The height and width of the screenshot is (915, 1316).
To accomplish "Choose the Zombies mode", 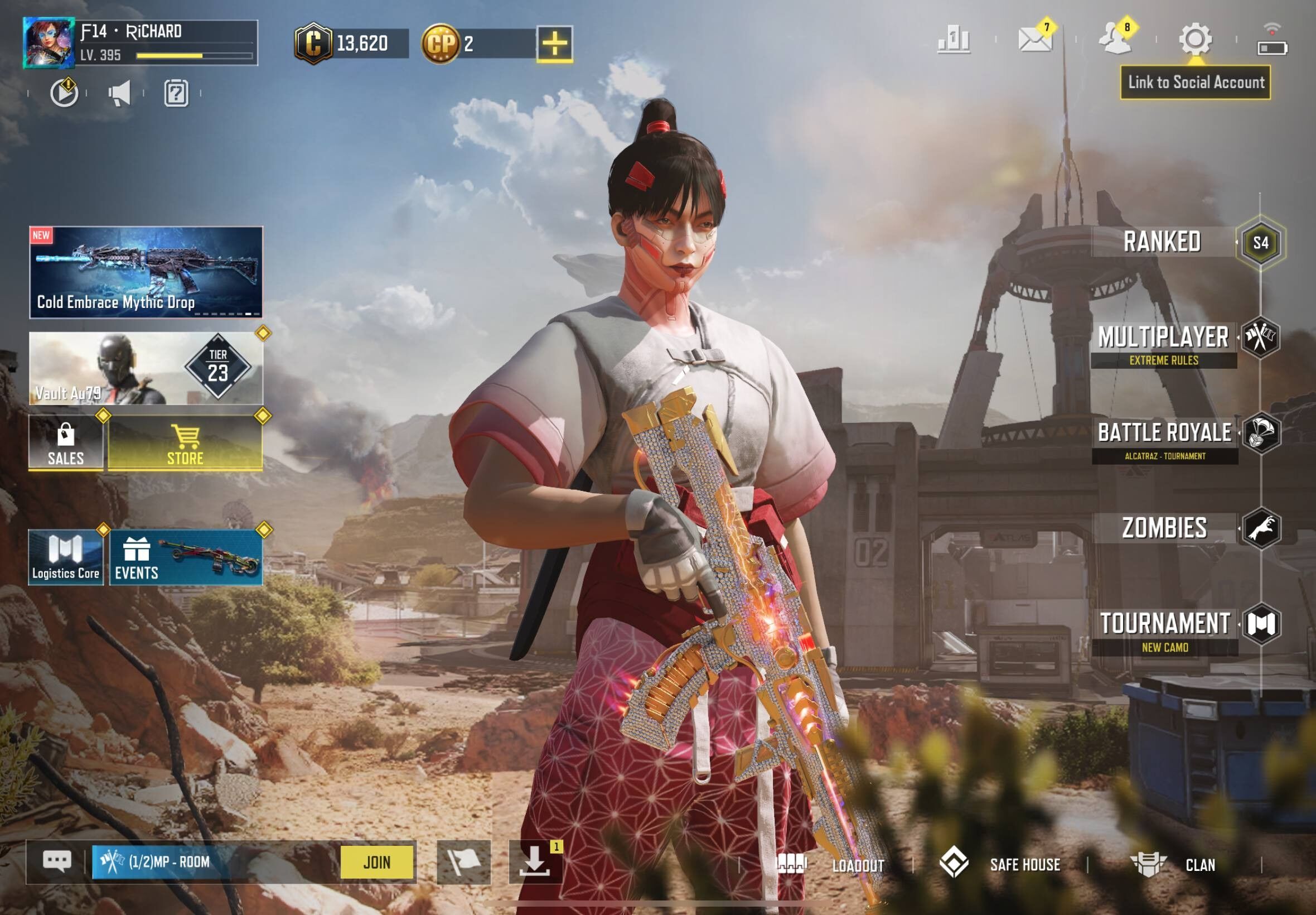I will (1165, 528).
